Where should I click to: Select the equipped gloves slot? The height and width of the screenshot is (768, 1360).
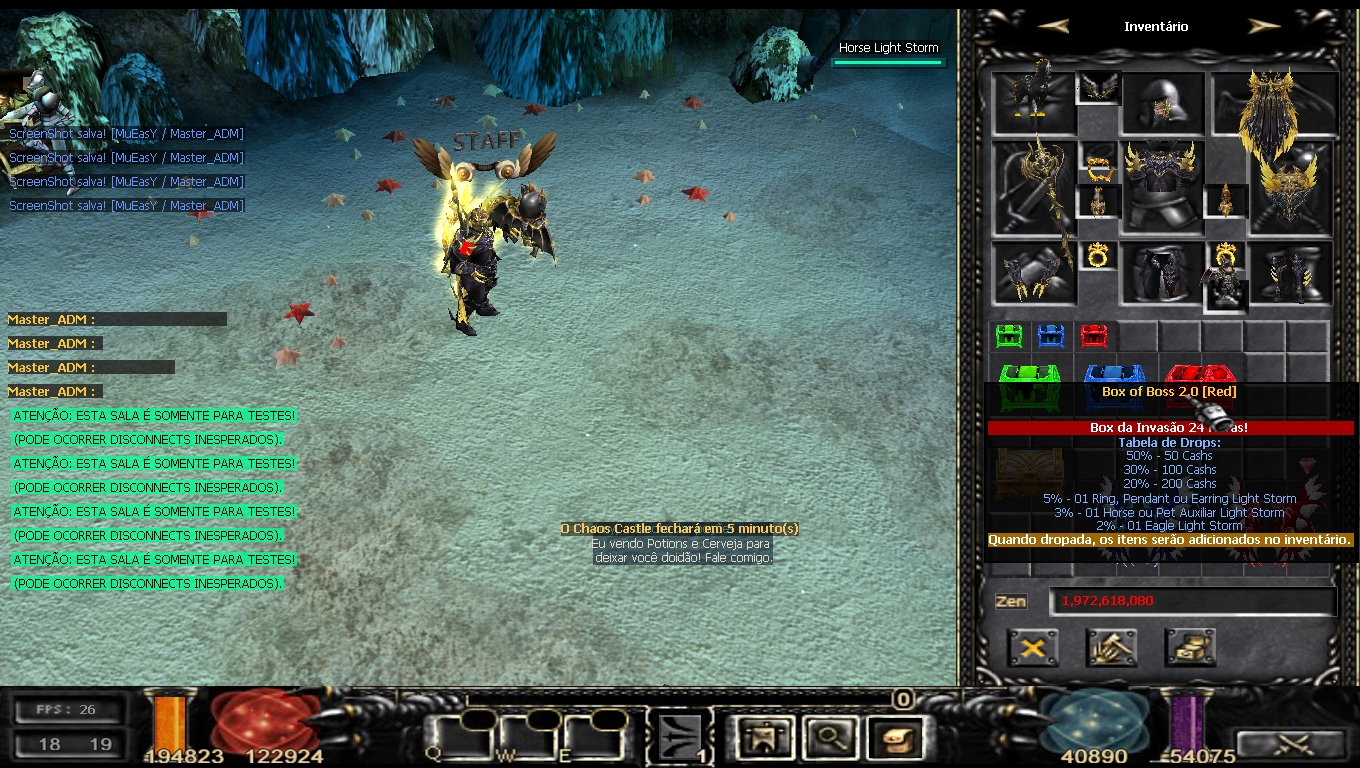coord(1034,272)
